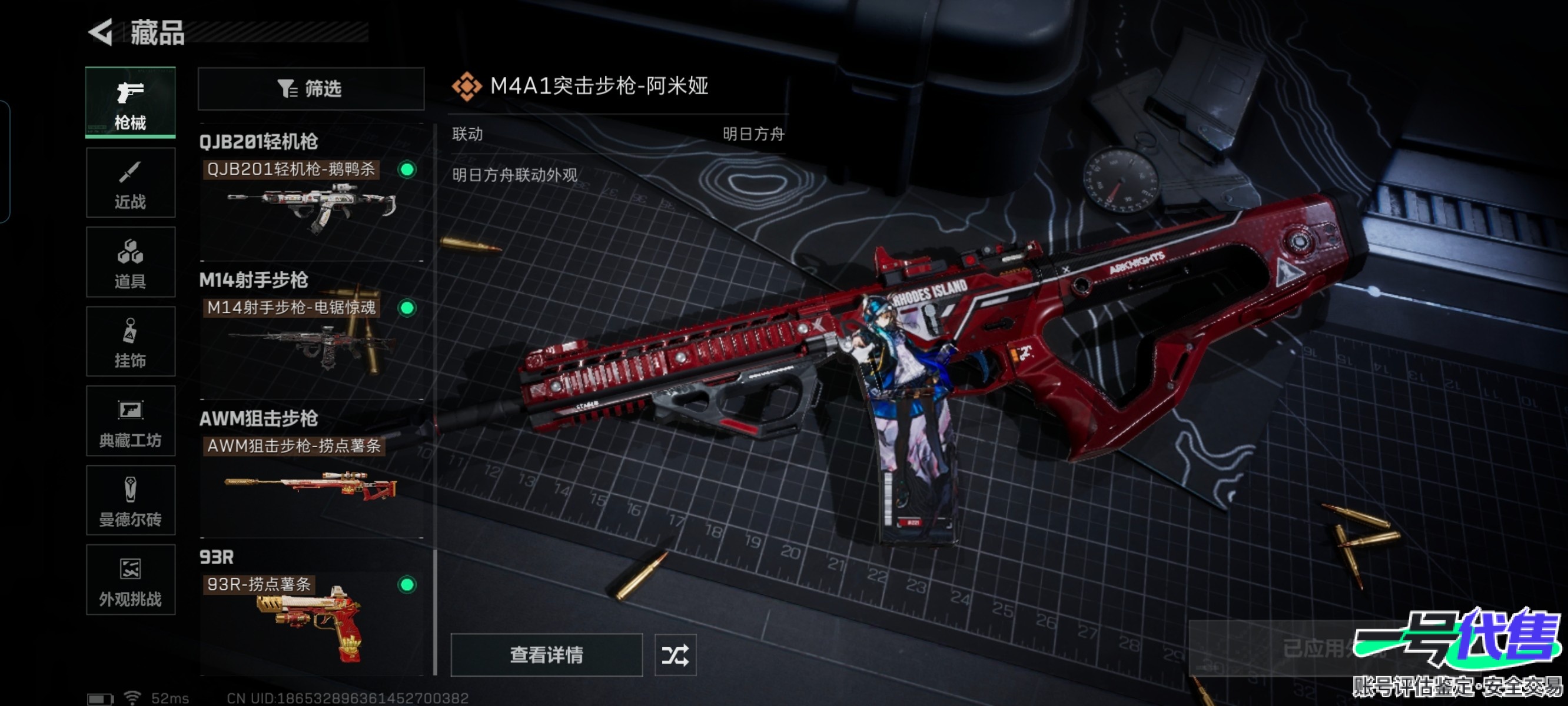
Task: Choose the 曼德尔砖 category
Action: (130, 500)
